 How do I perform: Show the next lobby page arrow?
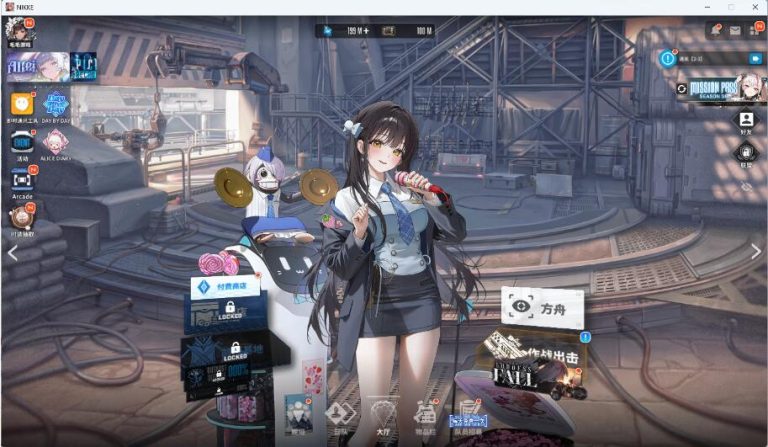[x=756, y=252]
